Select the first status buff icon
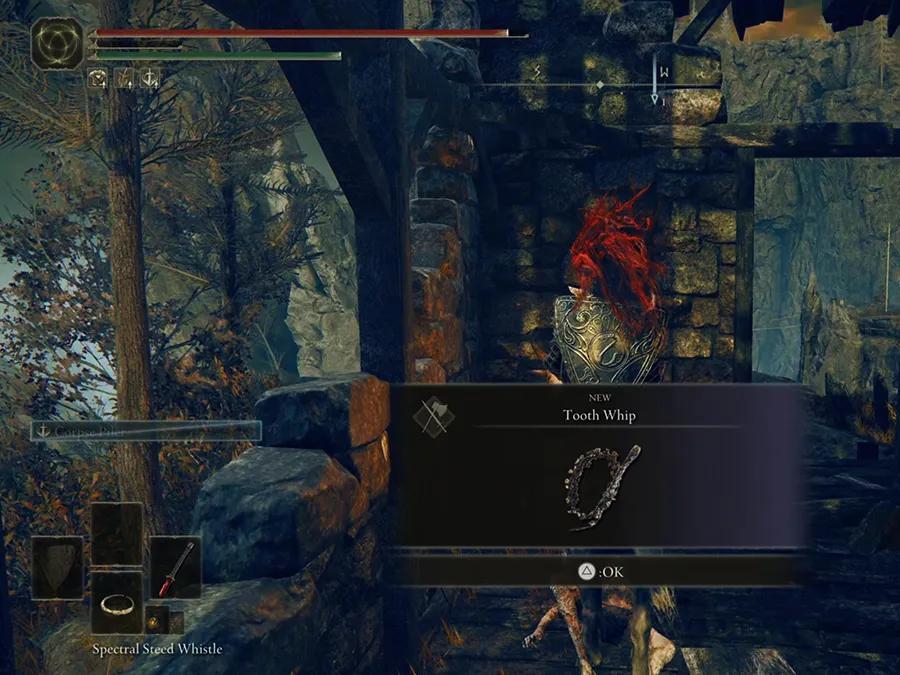This screenshot has width=900, height=675. pyautogui.click(x=98, y=78)
